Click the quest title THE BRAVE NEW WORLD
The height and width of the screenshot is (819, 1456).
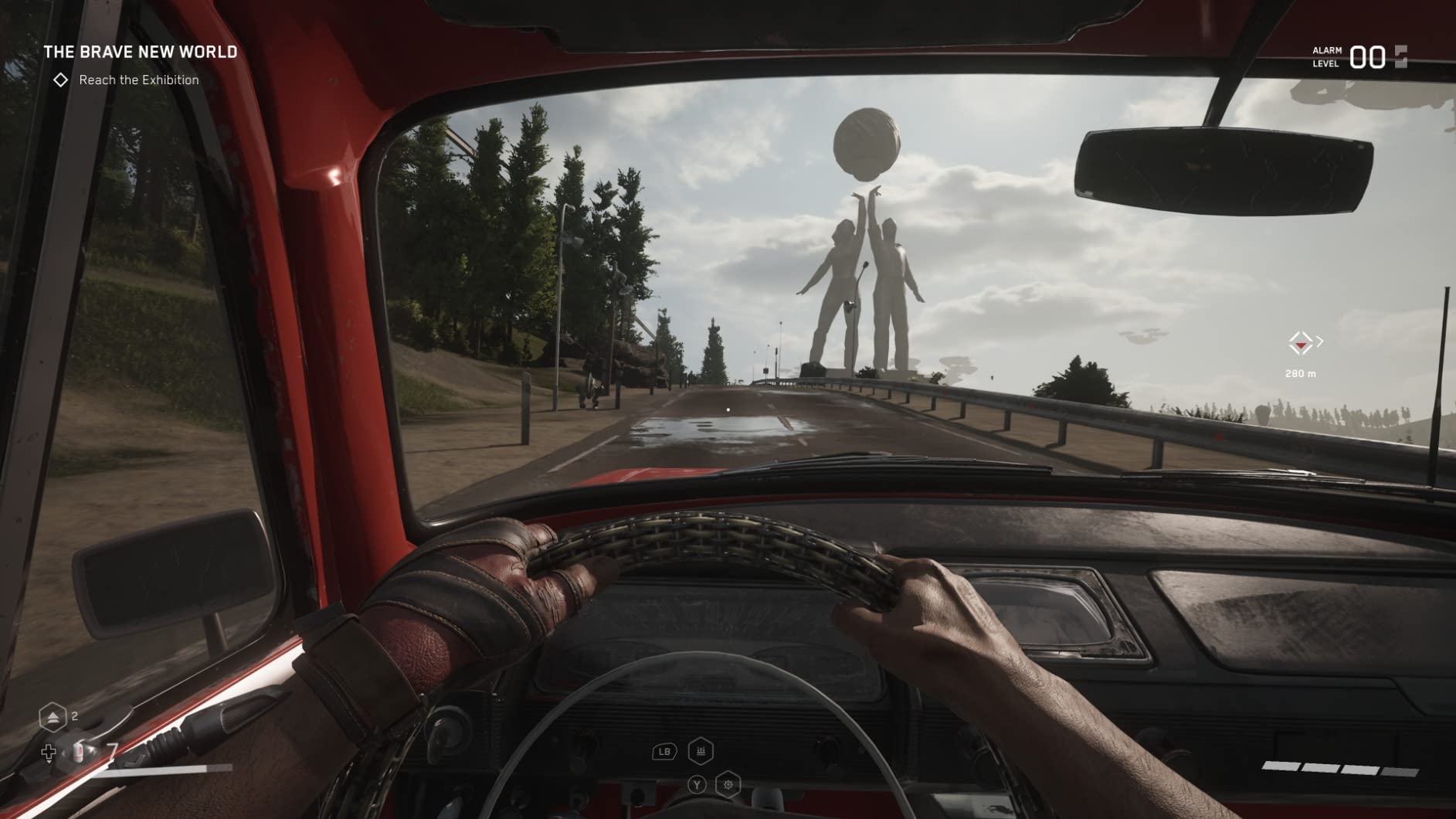pos(141,53)
